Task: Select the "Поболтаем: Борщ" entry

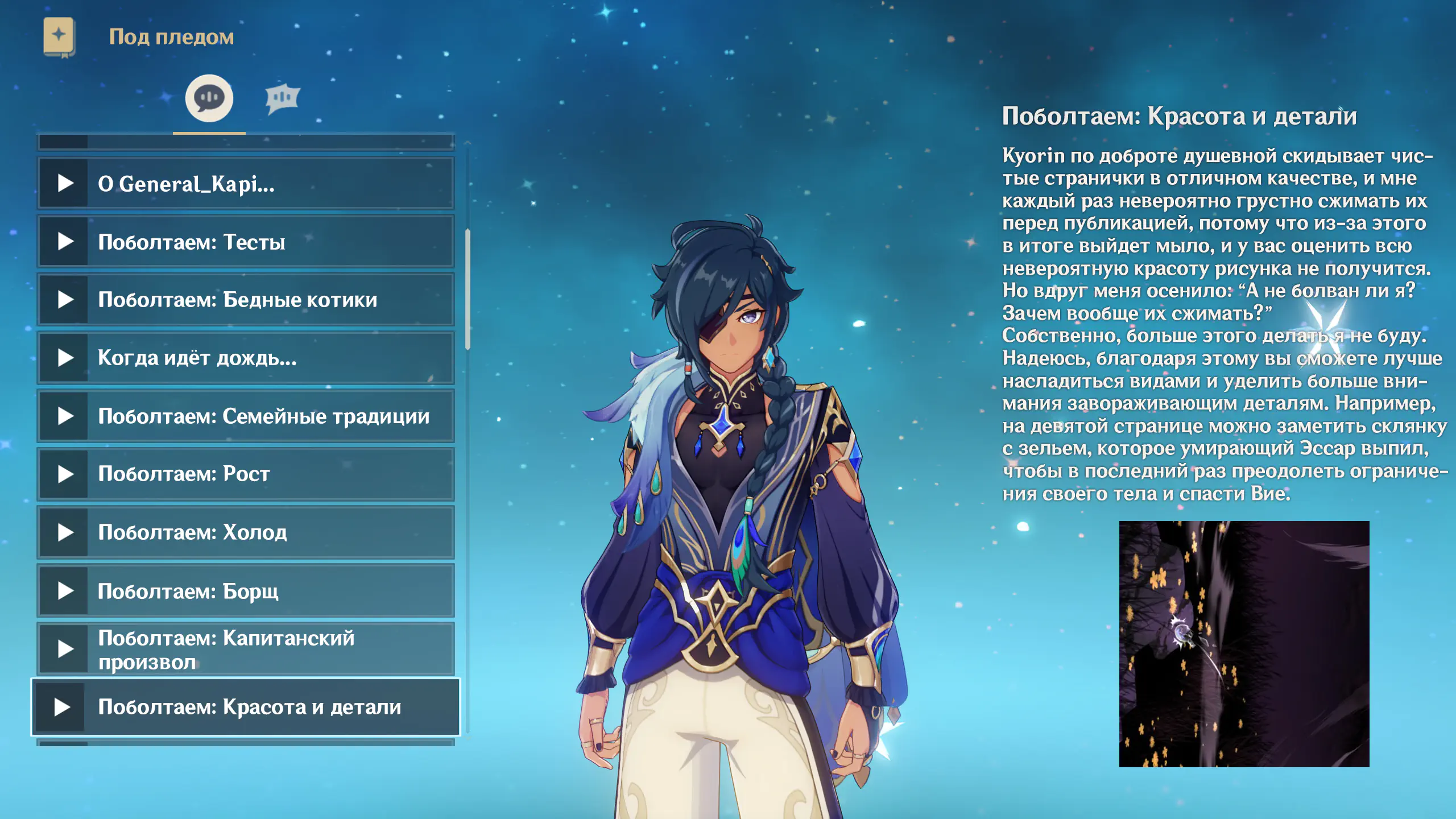Action: pos(246,591)
